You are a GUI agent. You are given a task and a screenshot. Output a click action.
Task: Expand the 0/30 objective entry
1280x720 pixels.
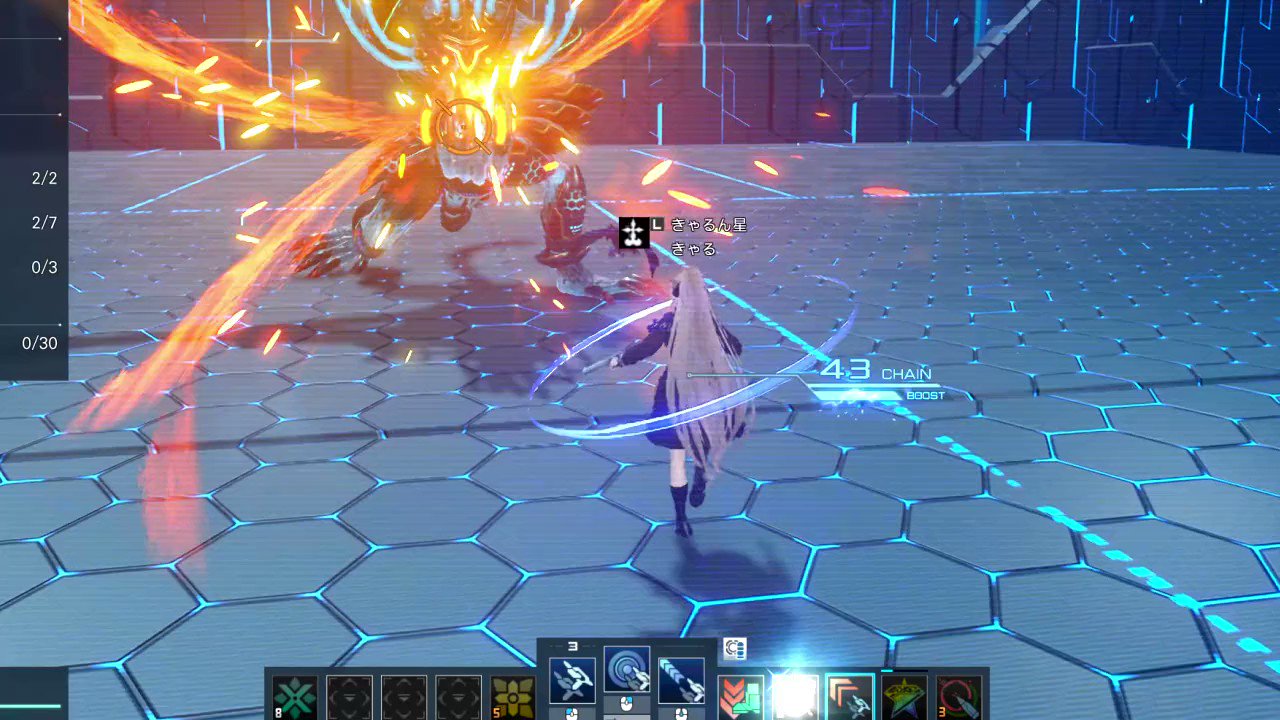(x=40, y=343)
